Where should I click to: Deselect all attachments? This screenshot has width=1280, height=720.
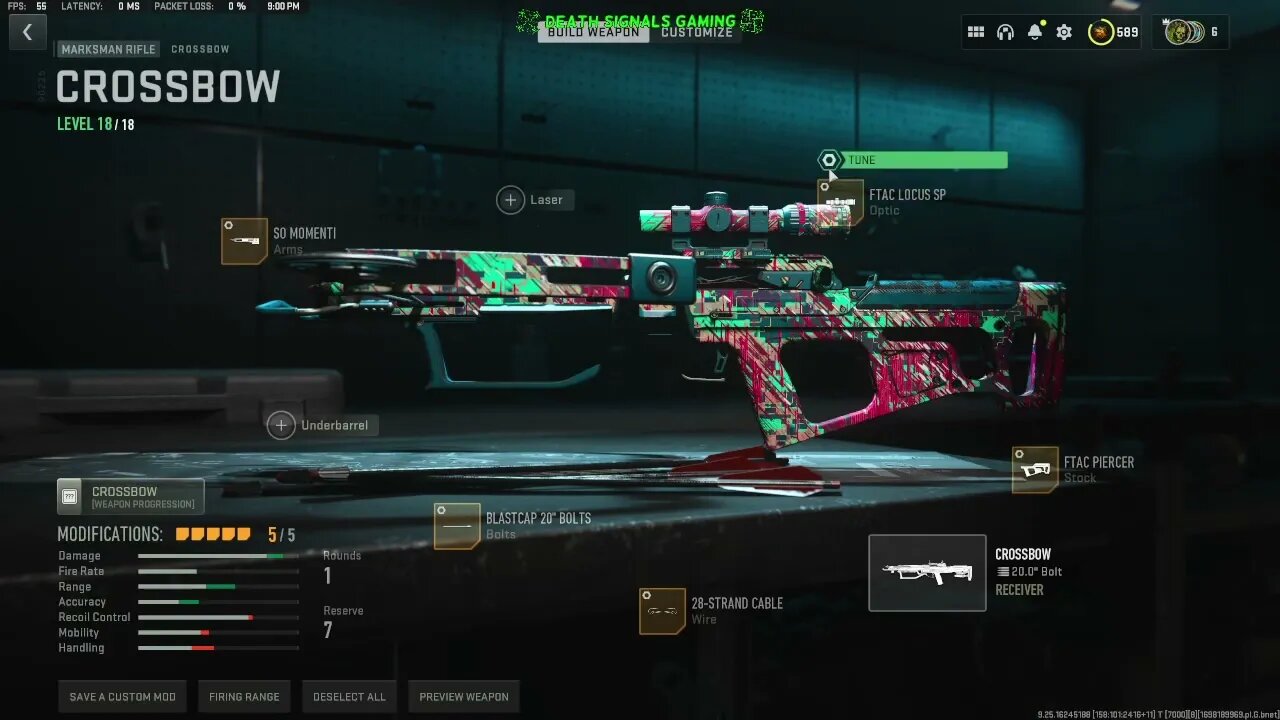click(x=349, y=697)
